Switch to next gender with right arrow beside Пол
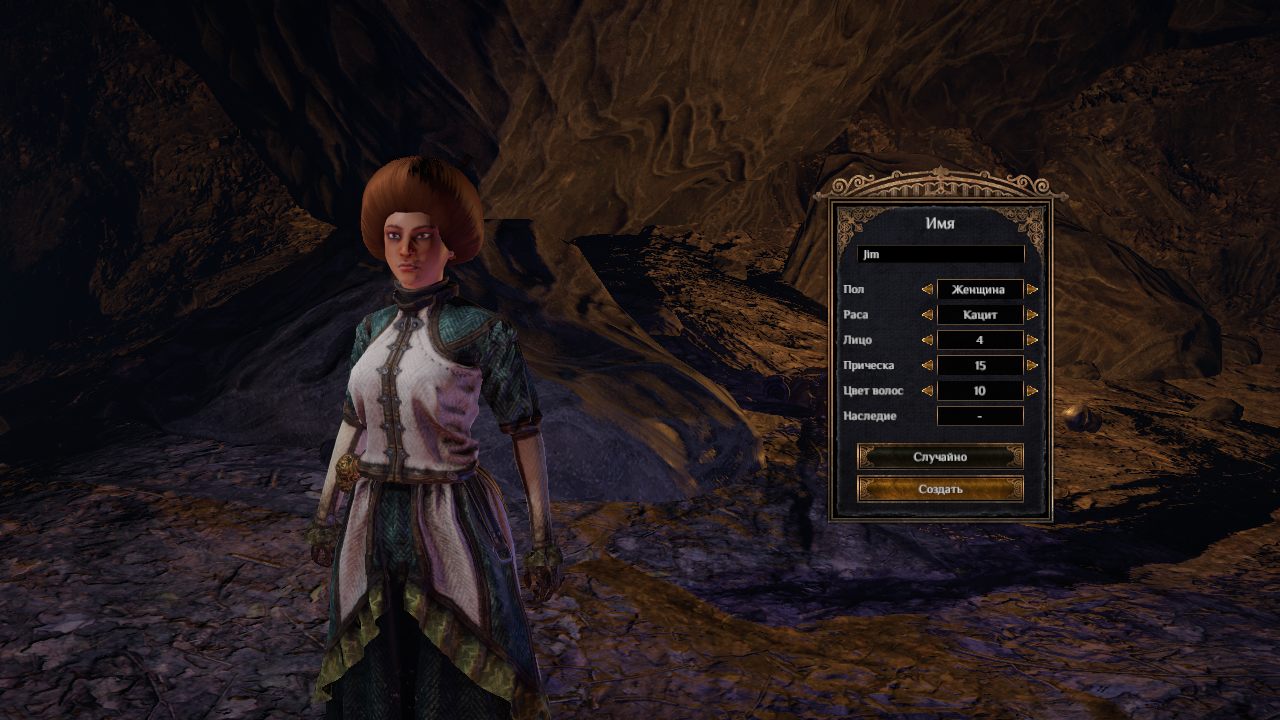 (x=1032, y=290)
